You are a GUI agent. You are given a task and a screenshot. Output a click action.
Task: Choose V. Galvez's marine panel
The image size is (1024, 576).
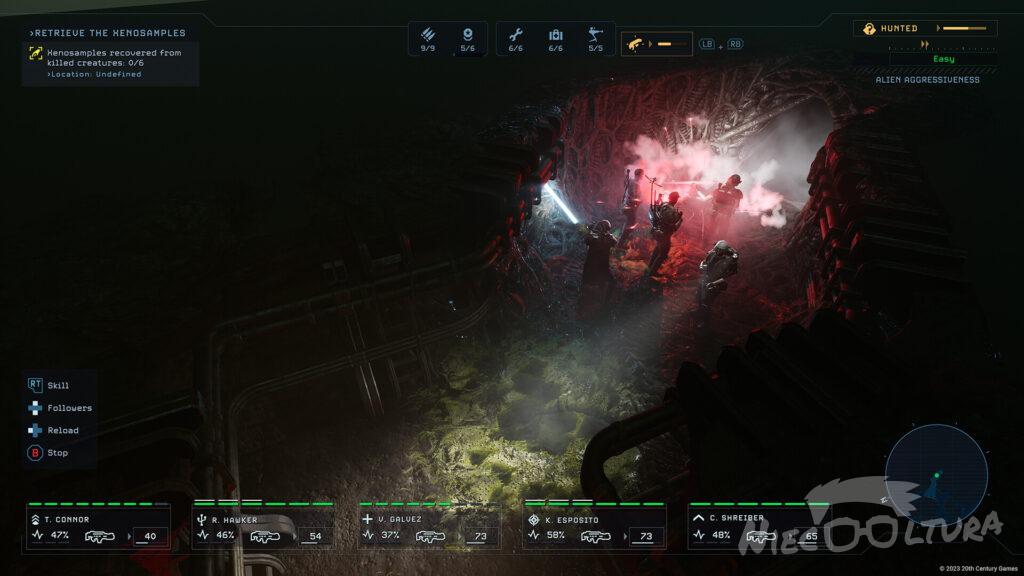pyautogui.click(x=429, y=527)
